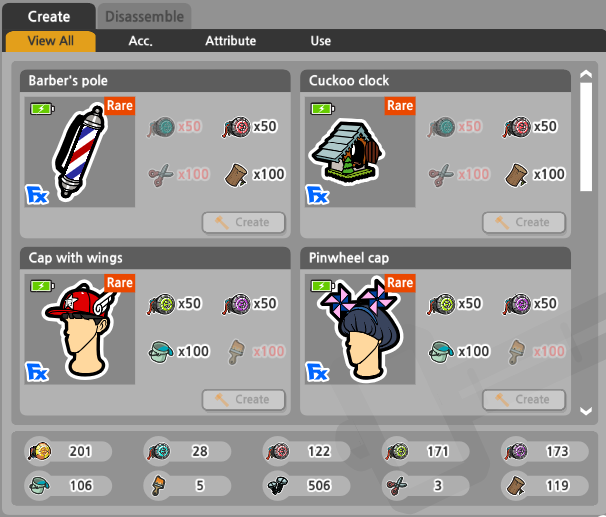Select the Cuckoo clock item thumbnail
This screenshot has height=517, width=606.
pos(360,151)
